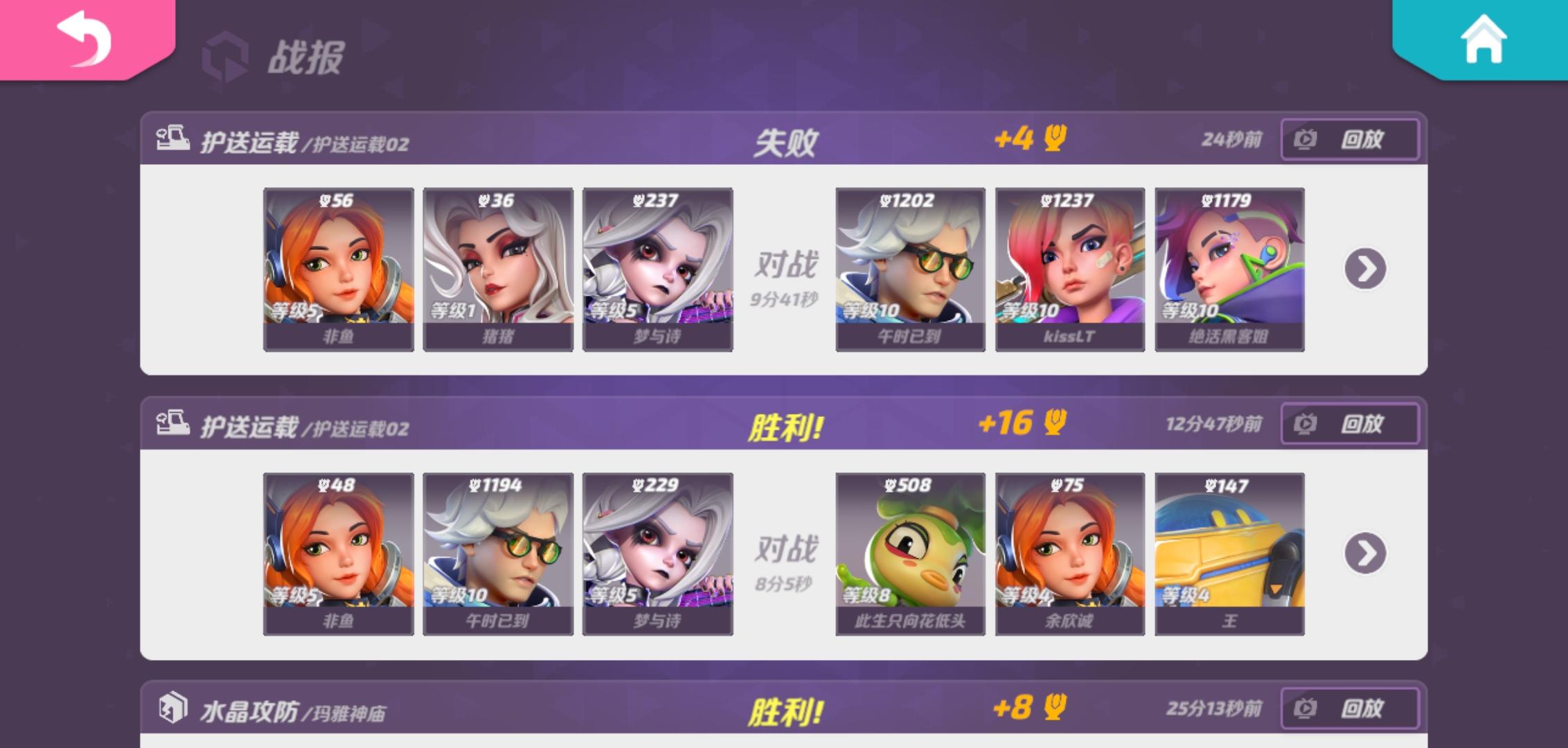This screenshot has height=748, width=1568.
Task: Click the escort mode icon on first battle record
Action: pos(175,138)
